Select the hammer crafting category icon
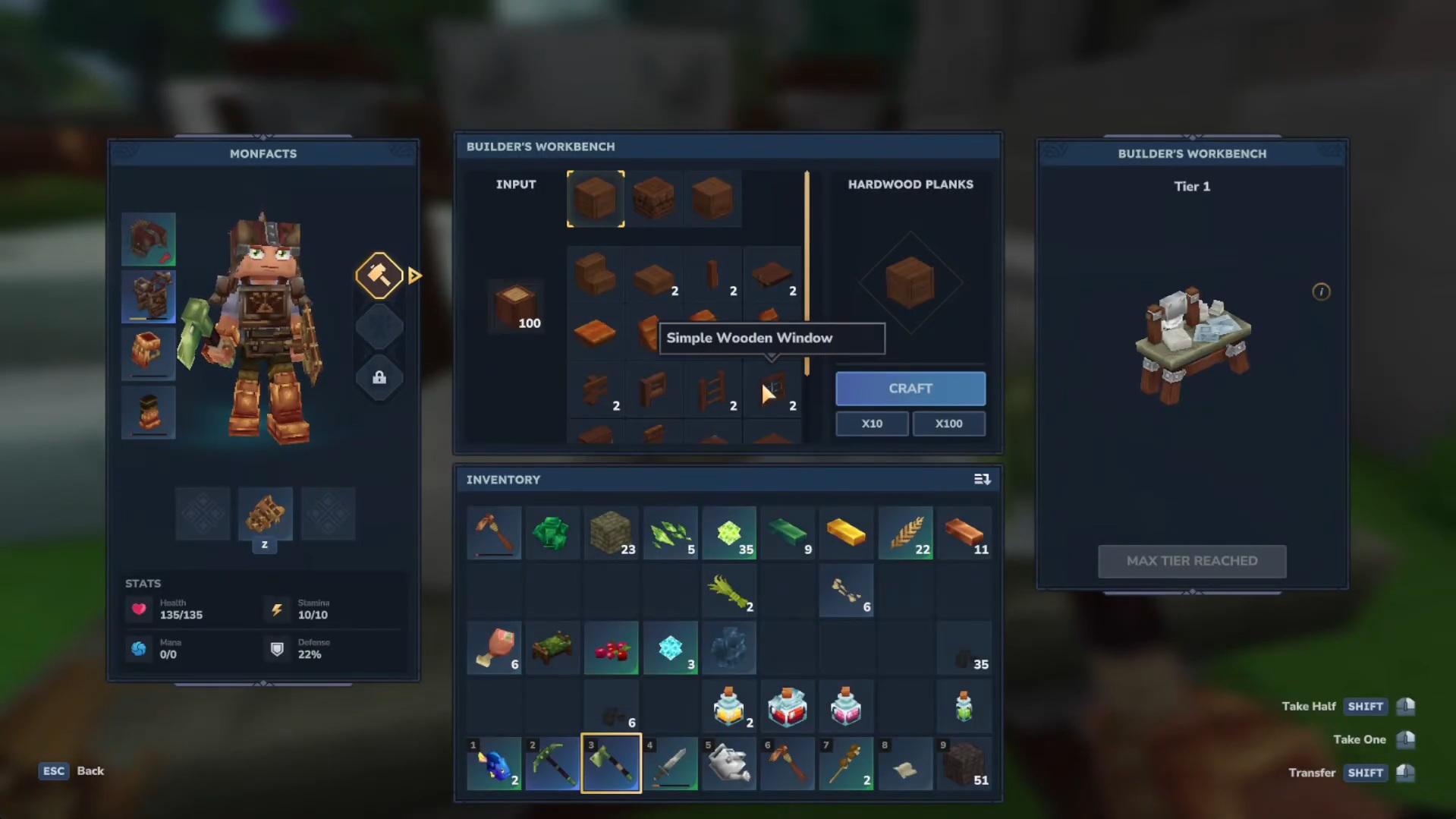 pyautogui.click(x=379, y=276)
